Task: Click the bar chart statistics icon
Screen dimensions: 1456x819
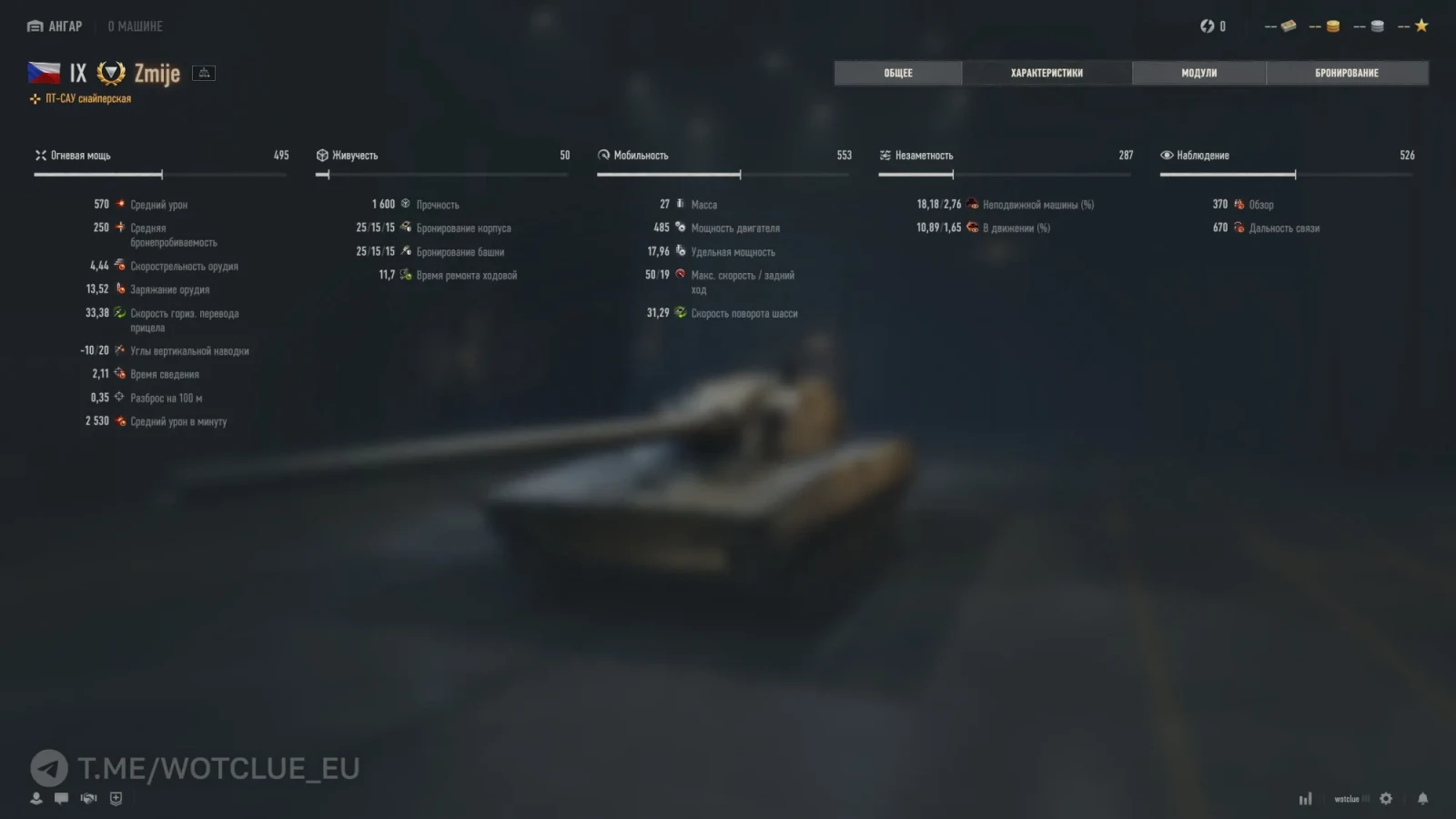Action: point(1305,798)
